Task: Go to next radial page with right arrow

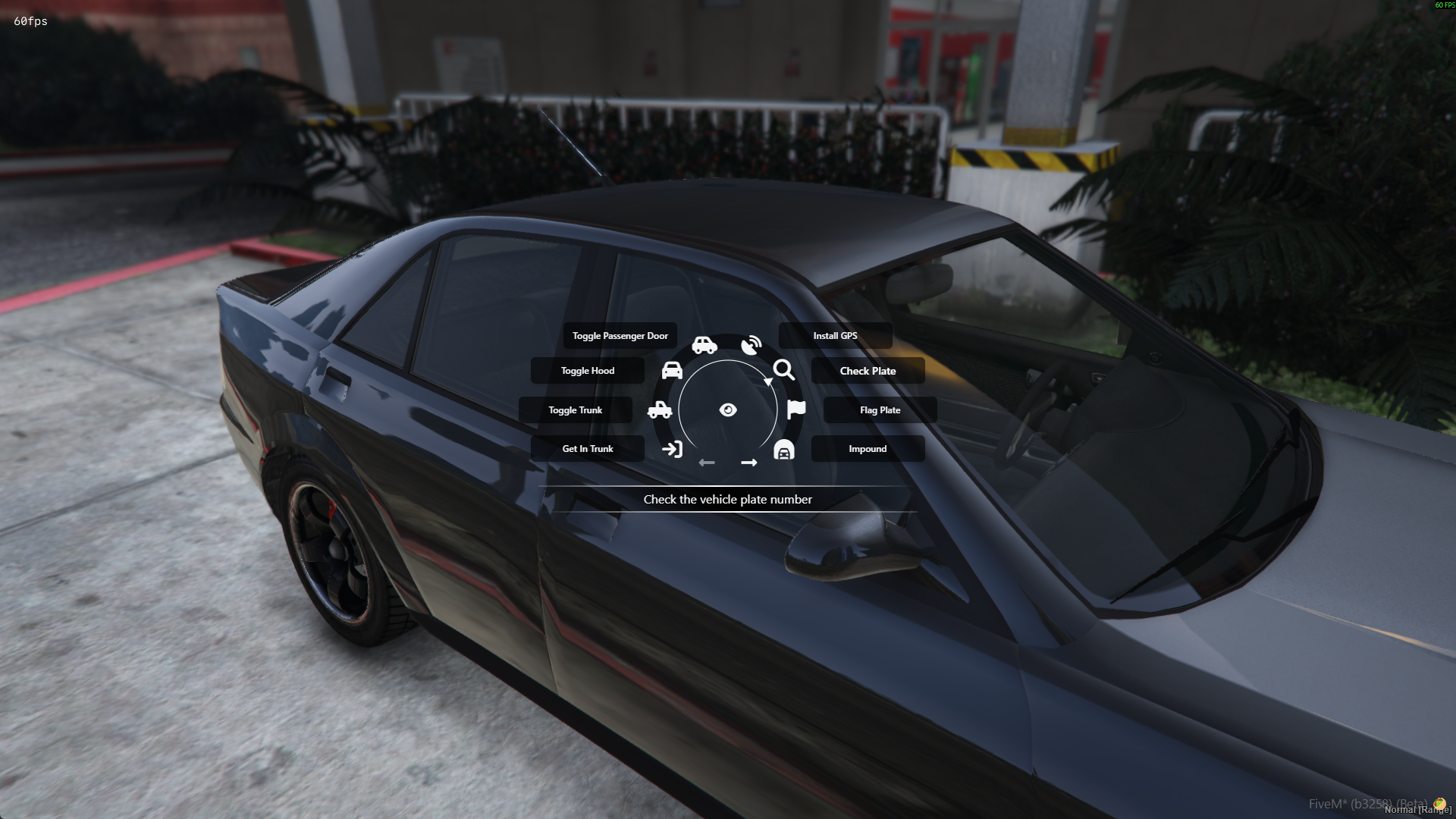Action: click(x=749, y=463)
